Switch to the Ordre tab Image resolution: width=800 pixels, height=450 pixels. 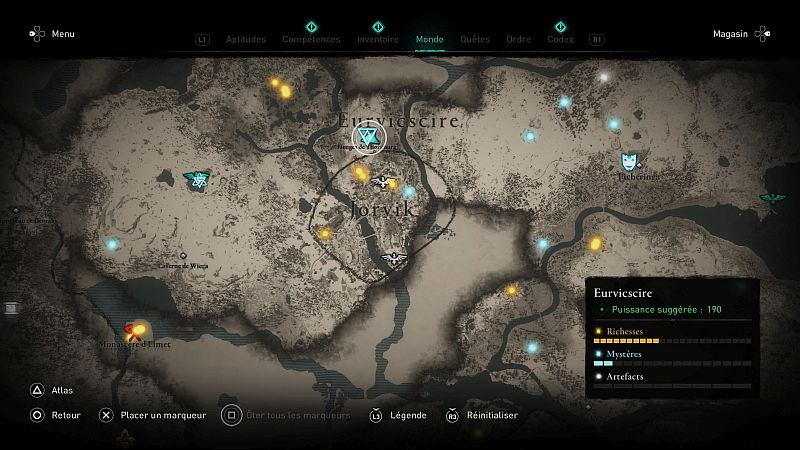coord(519,40)
